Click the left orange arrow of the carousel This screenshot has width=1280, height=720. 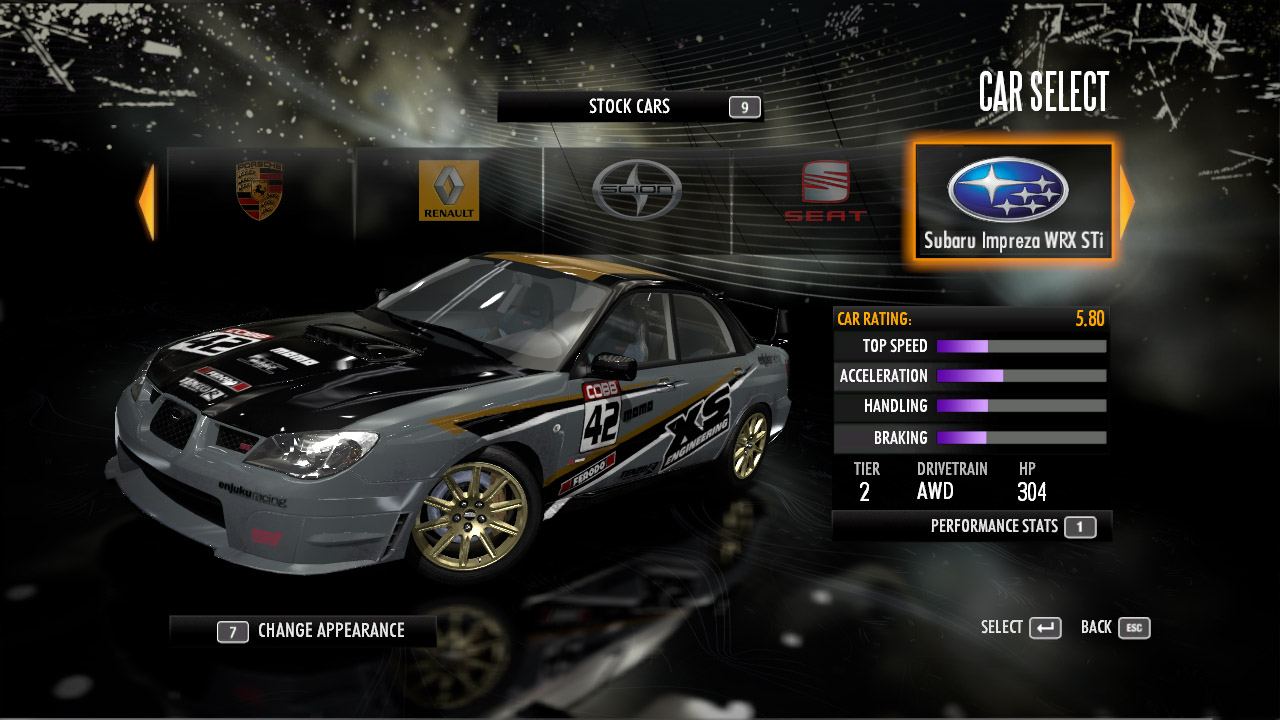147,202
